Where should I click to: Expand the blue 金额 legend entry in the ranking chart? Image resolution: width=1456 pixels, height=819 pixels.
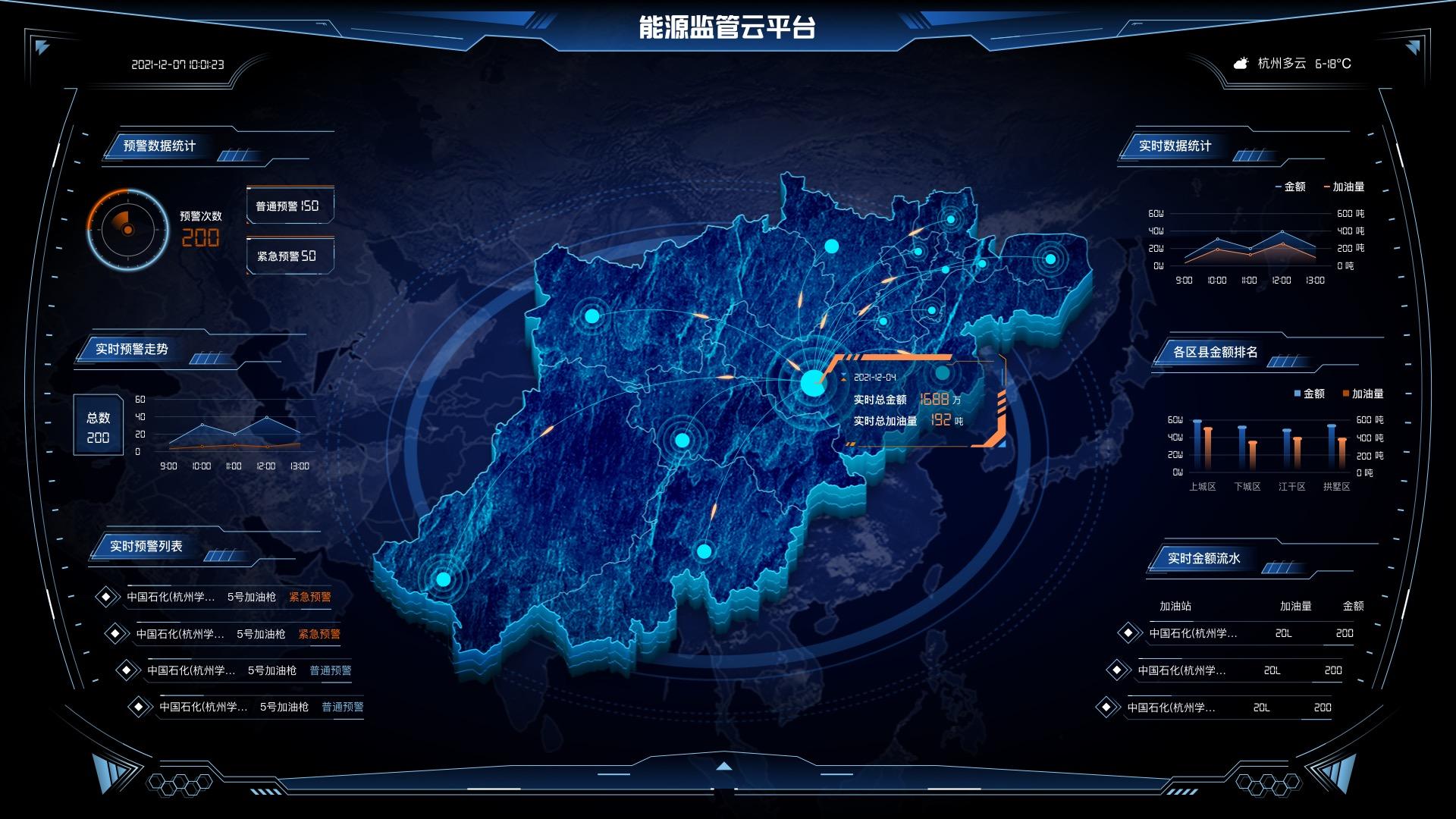1310,394
